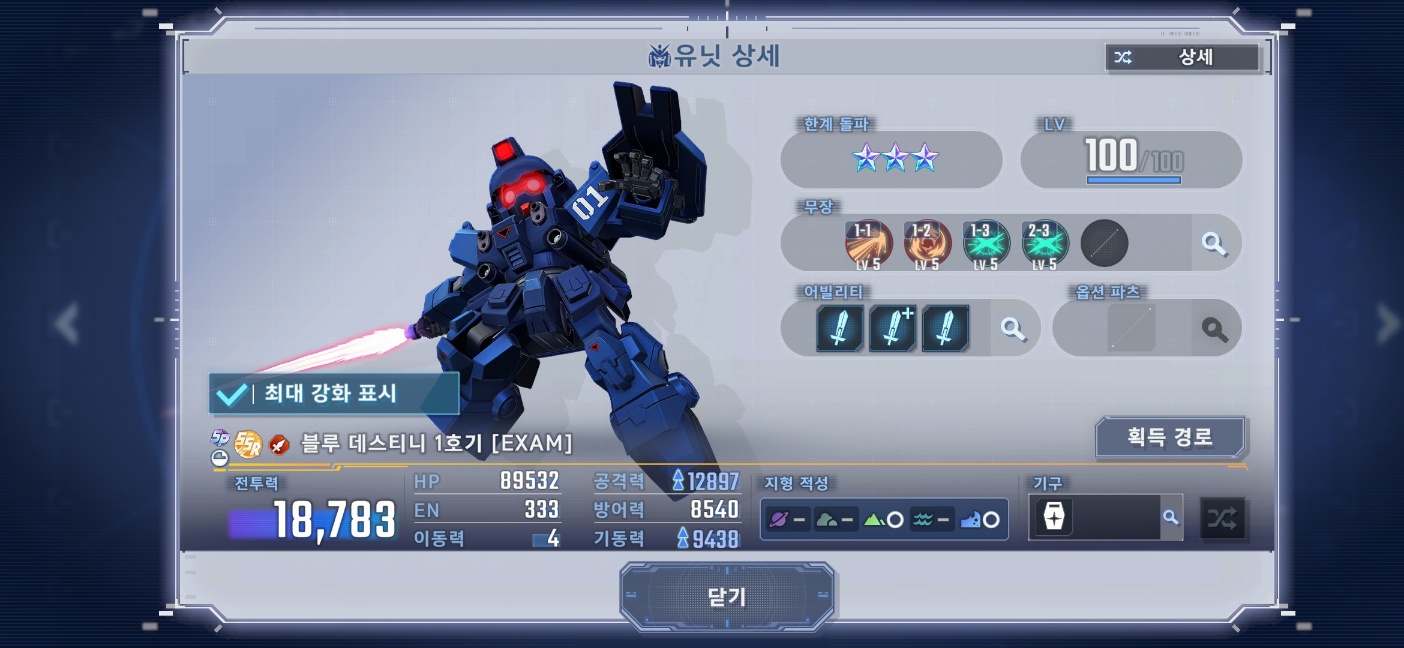Image resolution: width=1404 pixels, height=648 pixels.
Task: Select the 1-1 weapon icon
Action: coord(868,243)
